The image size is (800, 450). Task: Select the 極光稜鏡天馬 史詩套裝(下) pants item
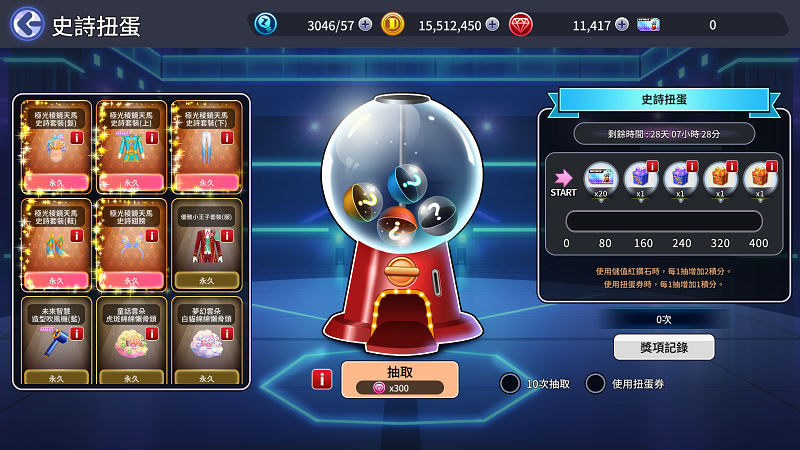click(x=207, y=146)
